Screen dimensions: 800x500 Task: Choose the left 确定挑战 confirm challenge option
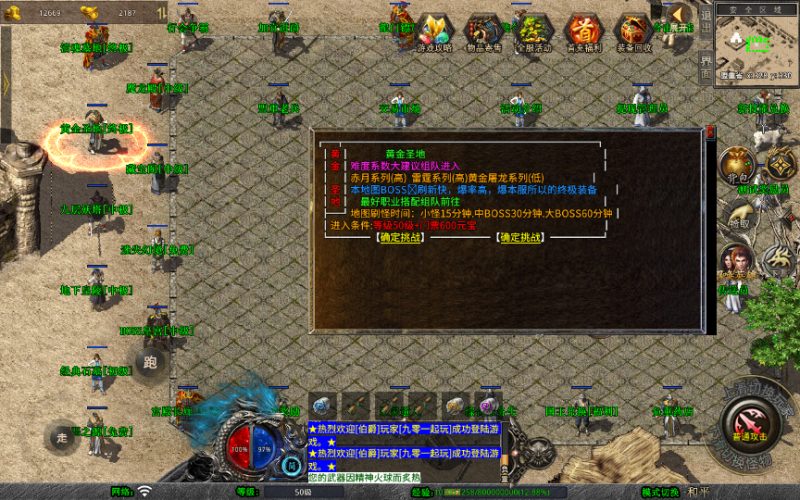(401, 237)
